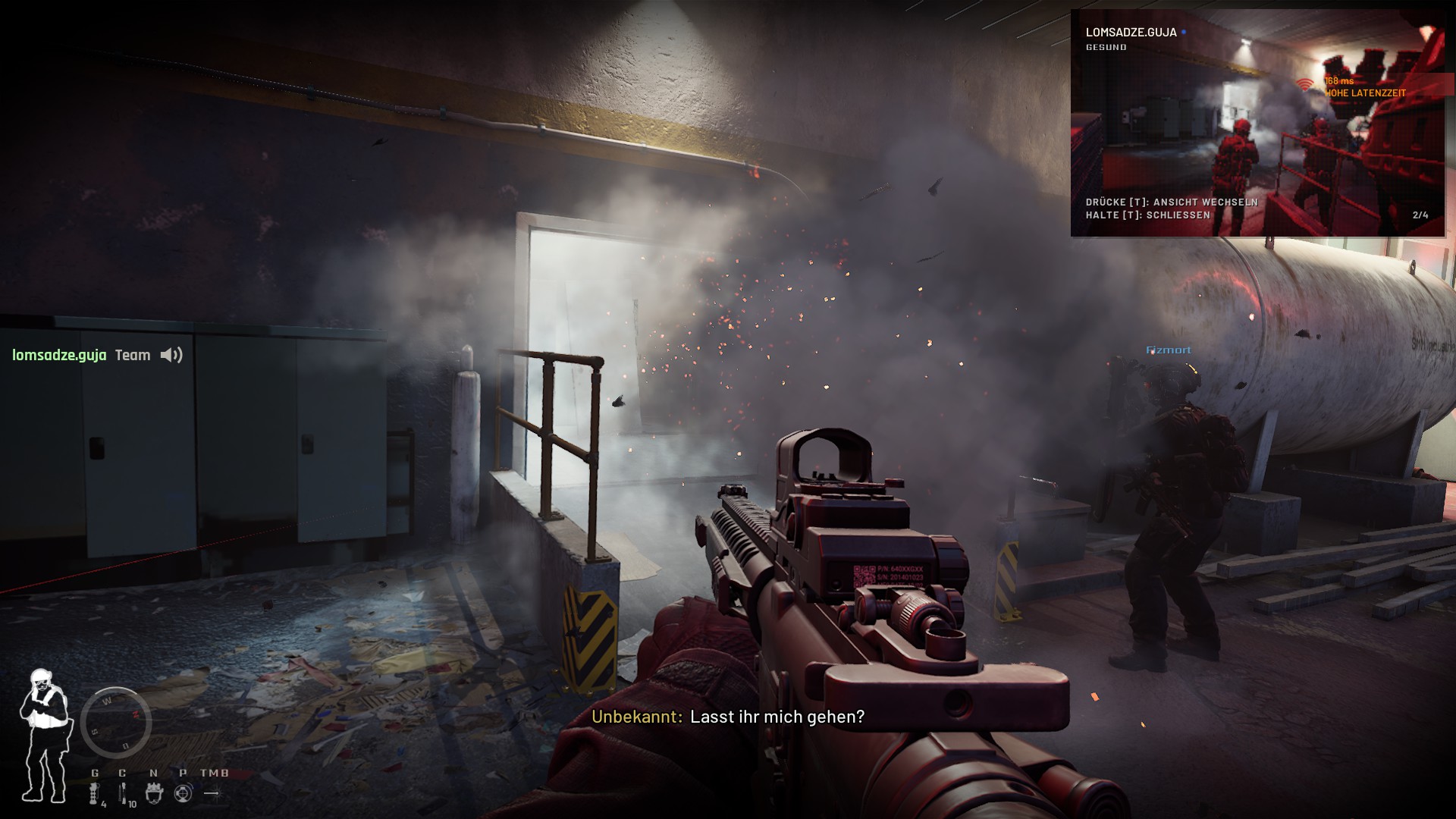Click the compass dial
This screenshot has width=1456, height=819.
(116, 722)
